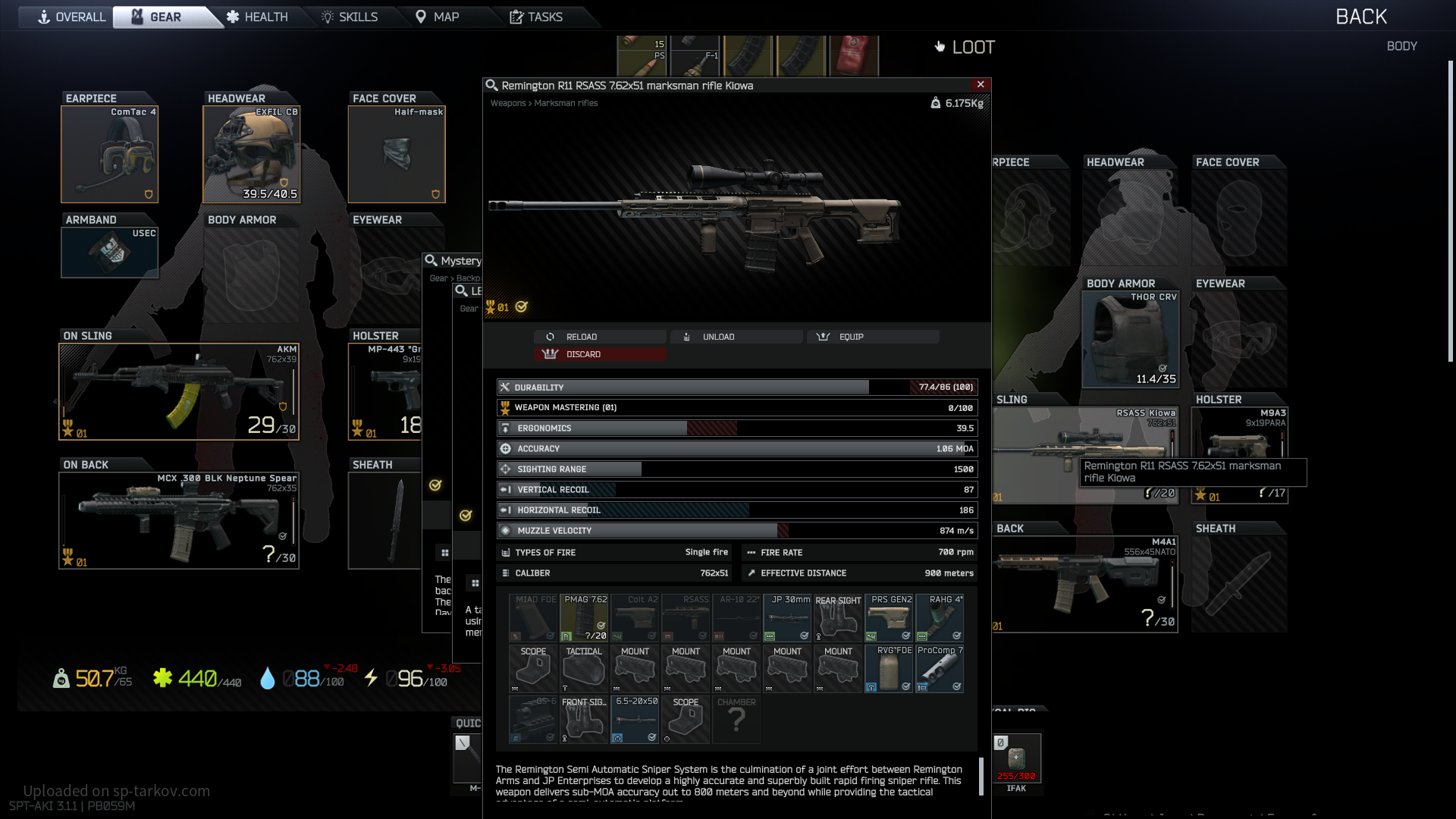Equip the RSASS Kiowa rifle
The width and height of the screenshot is (1456, 819).
tap(872, 337)
